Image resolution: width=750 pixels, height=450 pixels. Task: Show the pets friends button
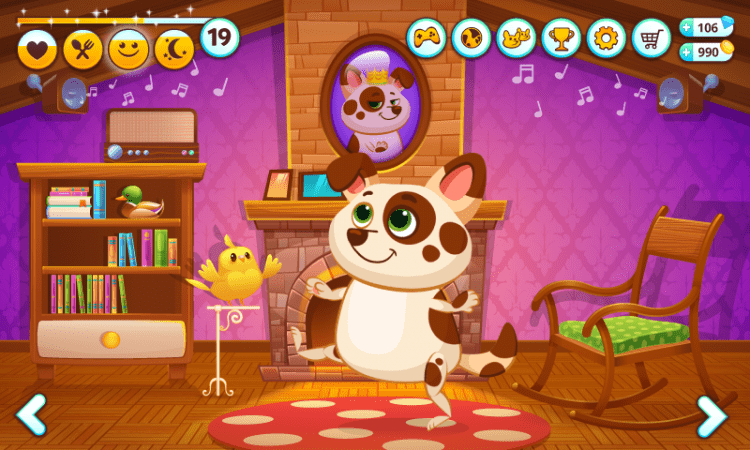pyautogui.click(x=516, y=38)
